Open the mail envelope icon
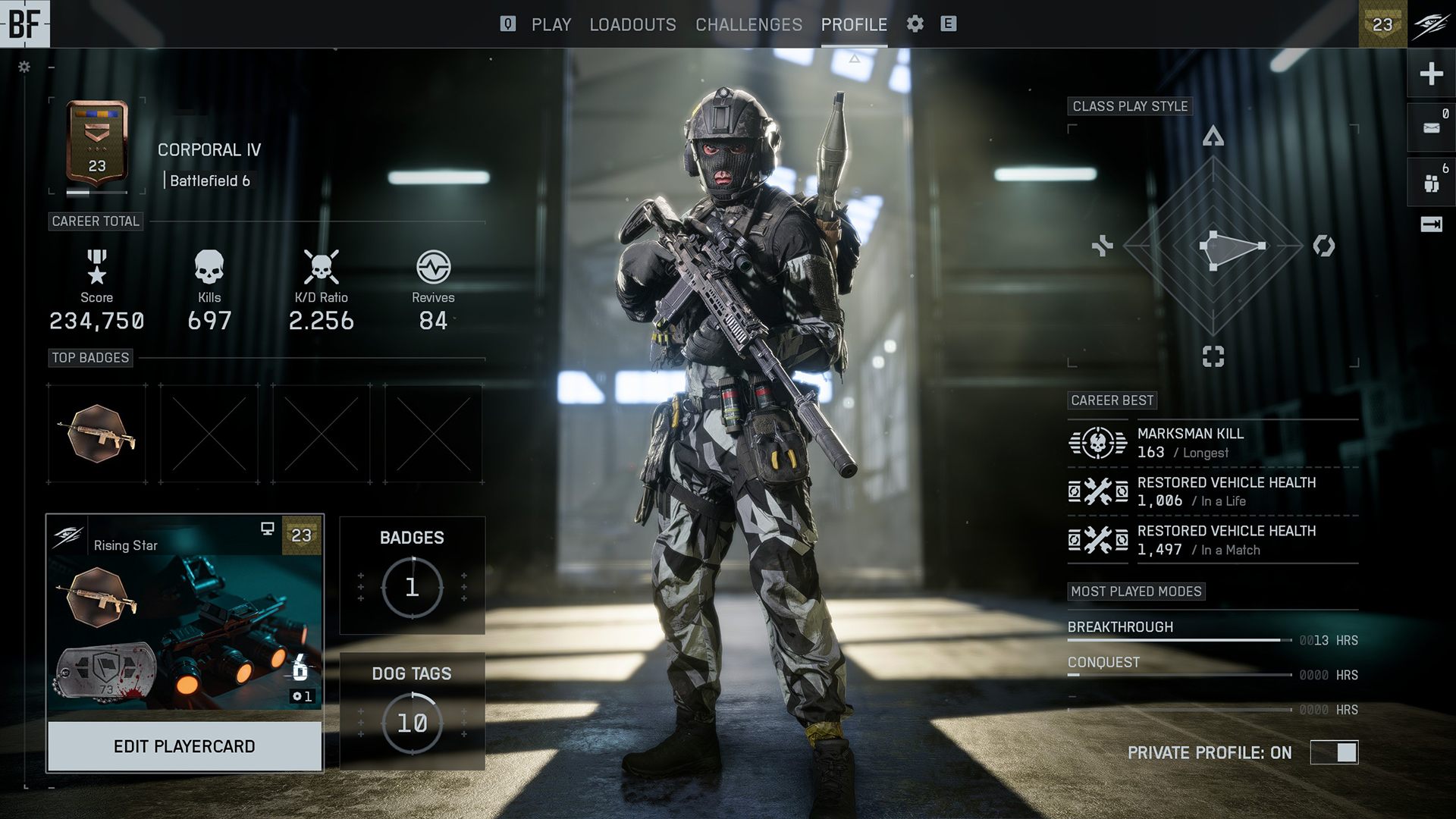 pos(1431,128)
